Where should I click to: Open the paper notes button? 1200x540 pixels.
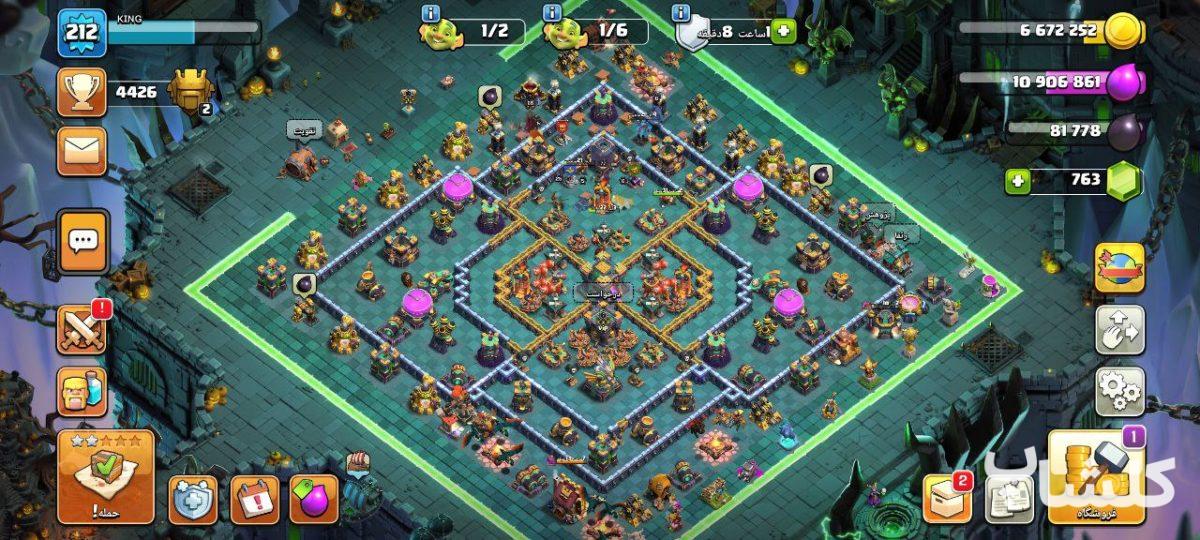pos(1008,498)
